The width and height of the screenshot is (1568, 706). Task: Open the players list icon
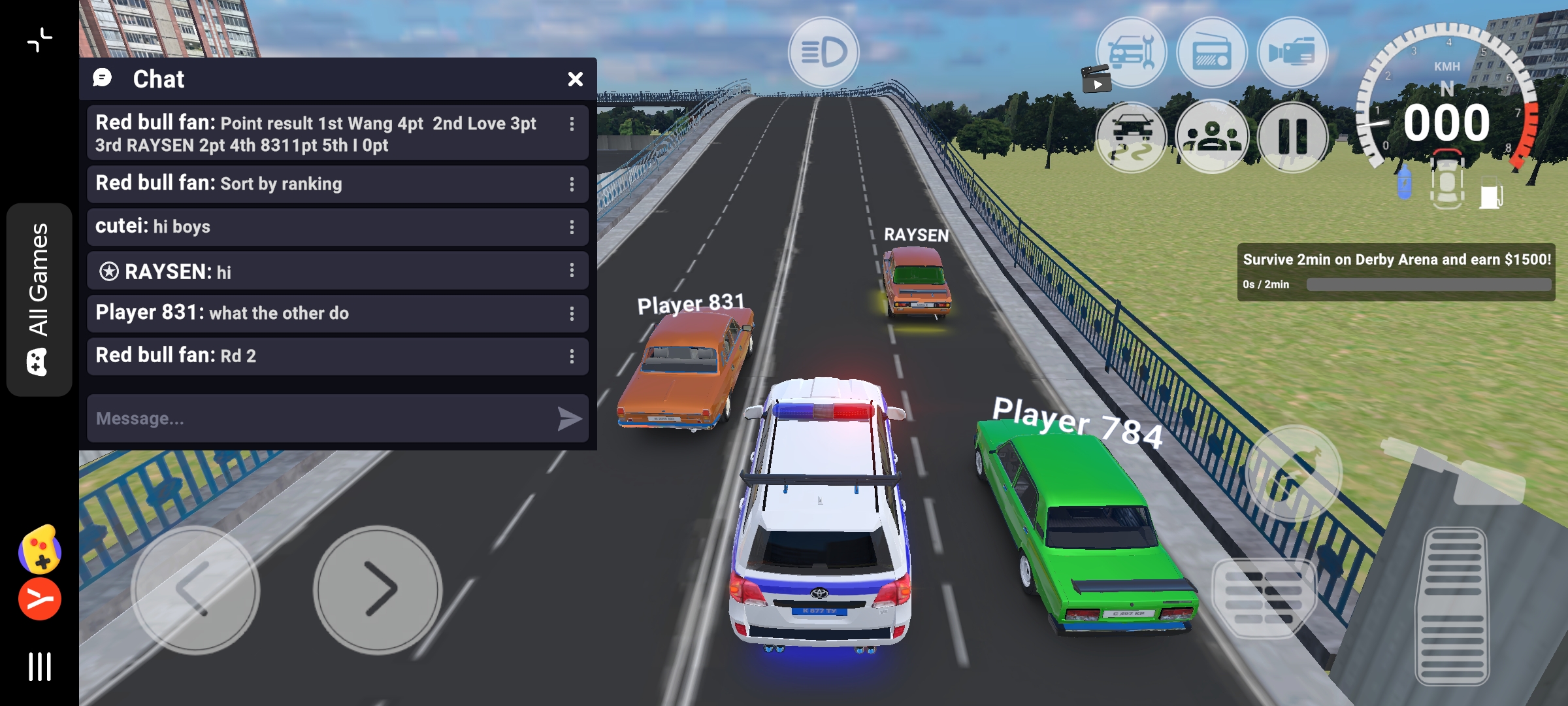[1212, 137]
